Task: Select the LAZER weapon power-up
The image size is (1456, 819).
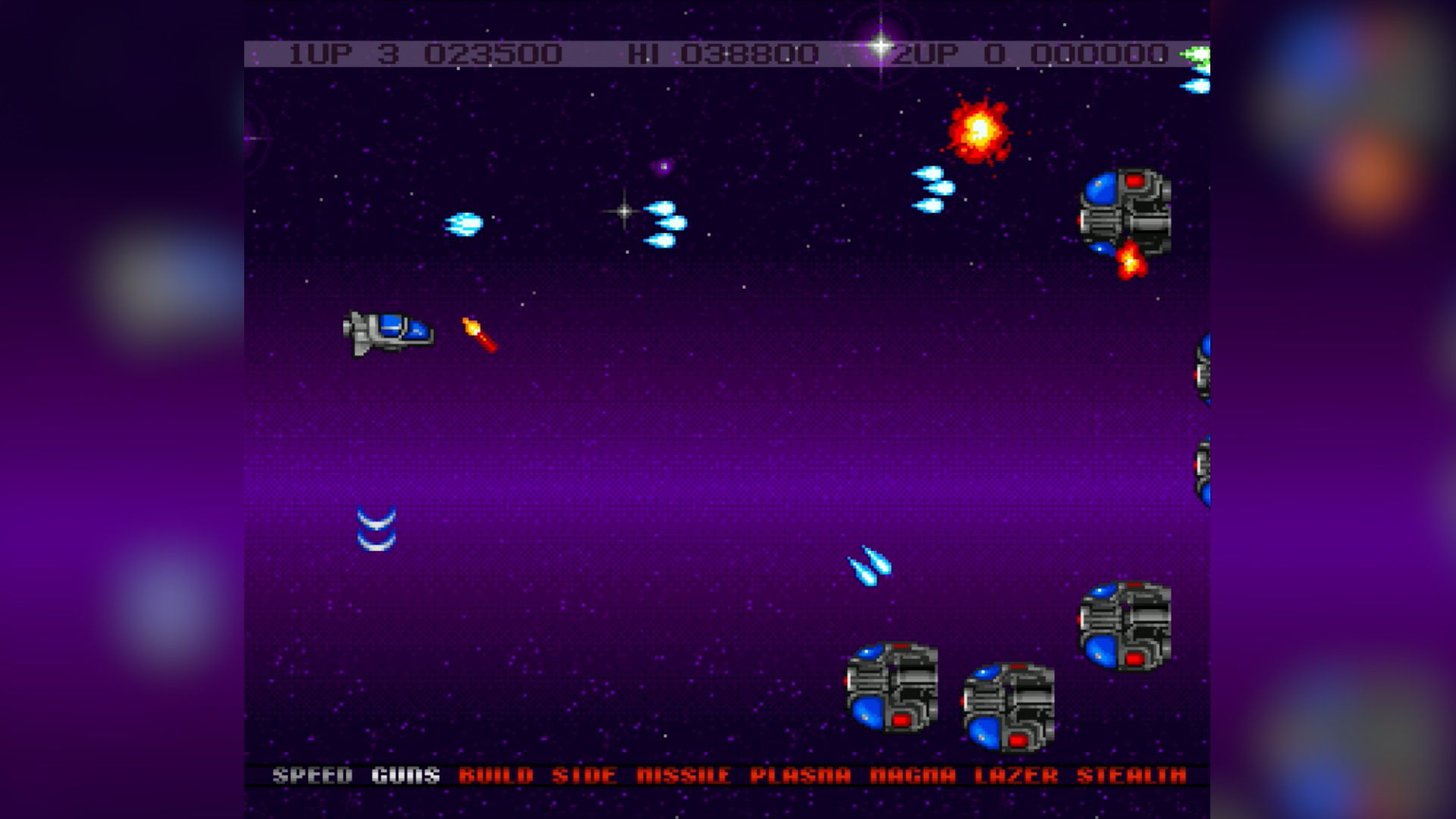Action: [1015, 775]
